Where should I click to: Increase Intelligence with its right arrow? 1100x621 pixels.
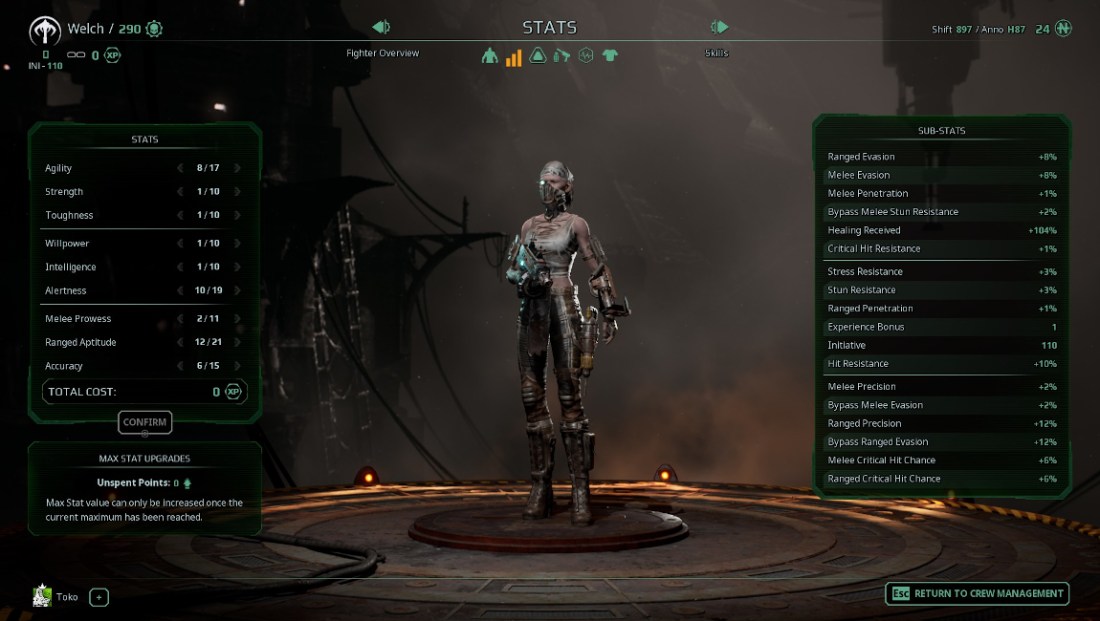click(237, 267)
